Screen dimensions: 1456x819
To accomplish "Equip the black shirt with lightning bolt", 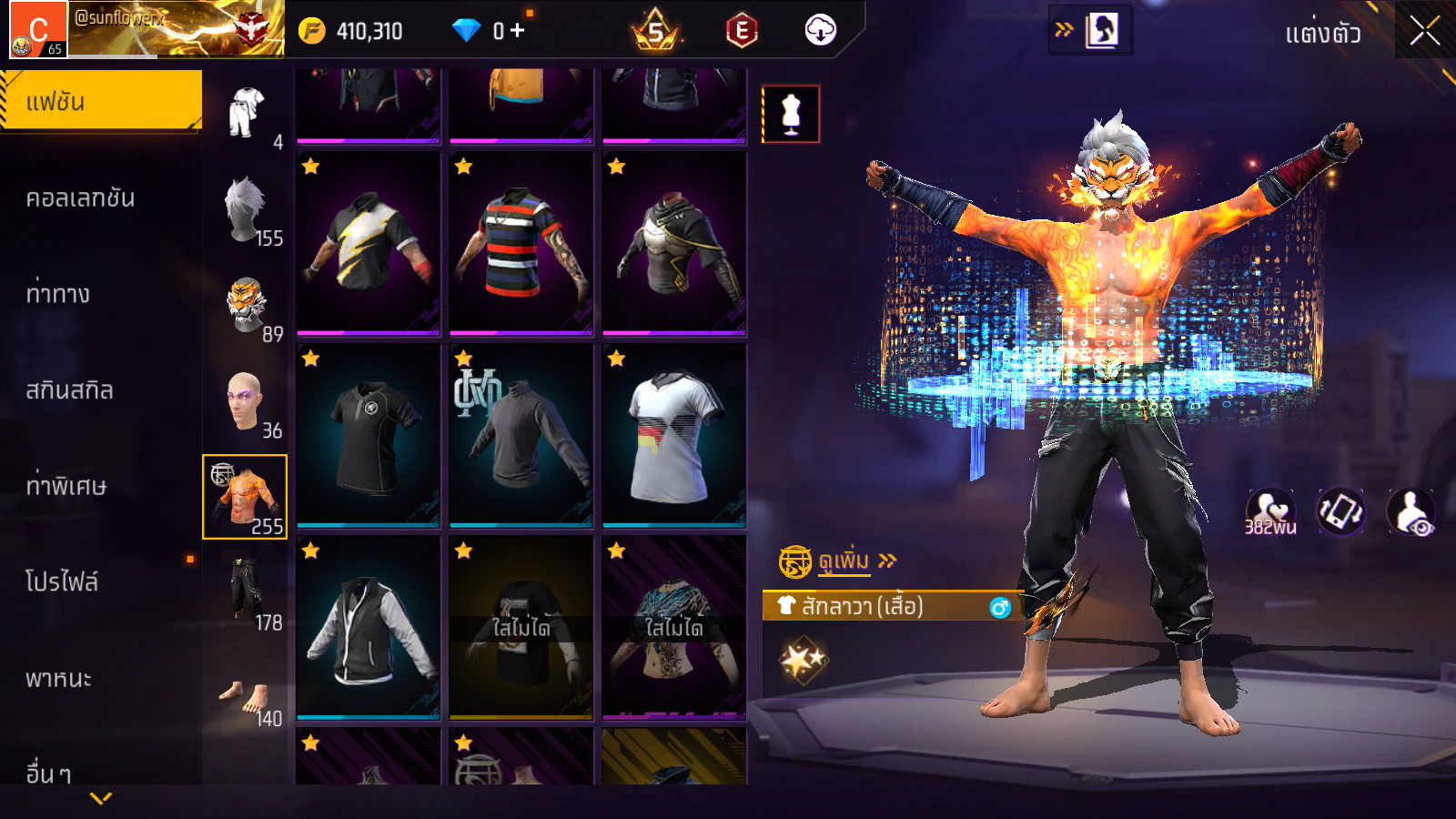I will tap(369, 243).
